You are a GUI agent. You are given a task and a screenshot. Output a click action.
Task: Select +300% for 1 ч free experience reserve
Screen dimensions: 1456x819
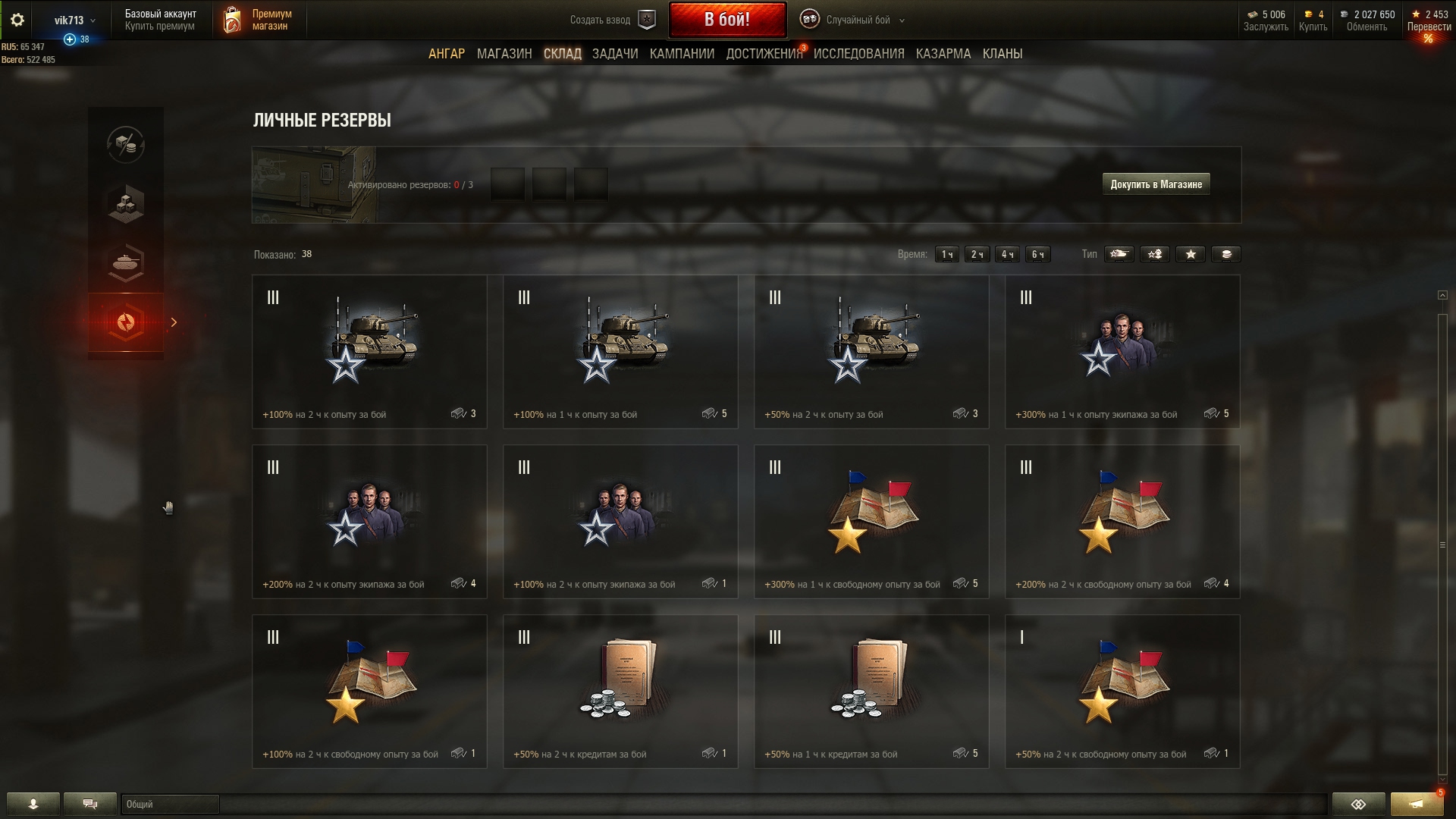coord(871,522)
